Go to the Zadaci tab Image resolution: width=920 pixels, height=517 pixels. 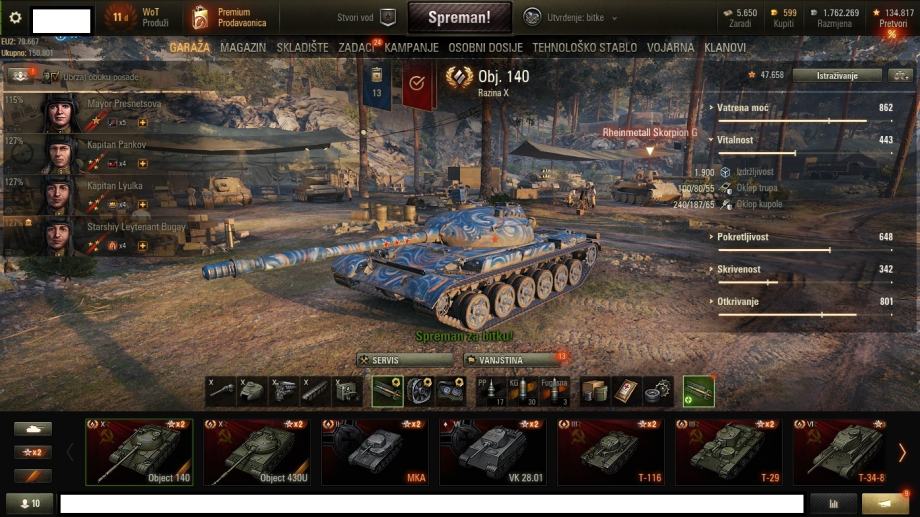[356, 47]
